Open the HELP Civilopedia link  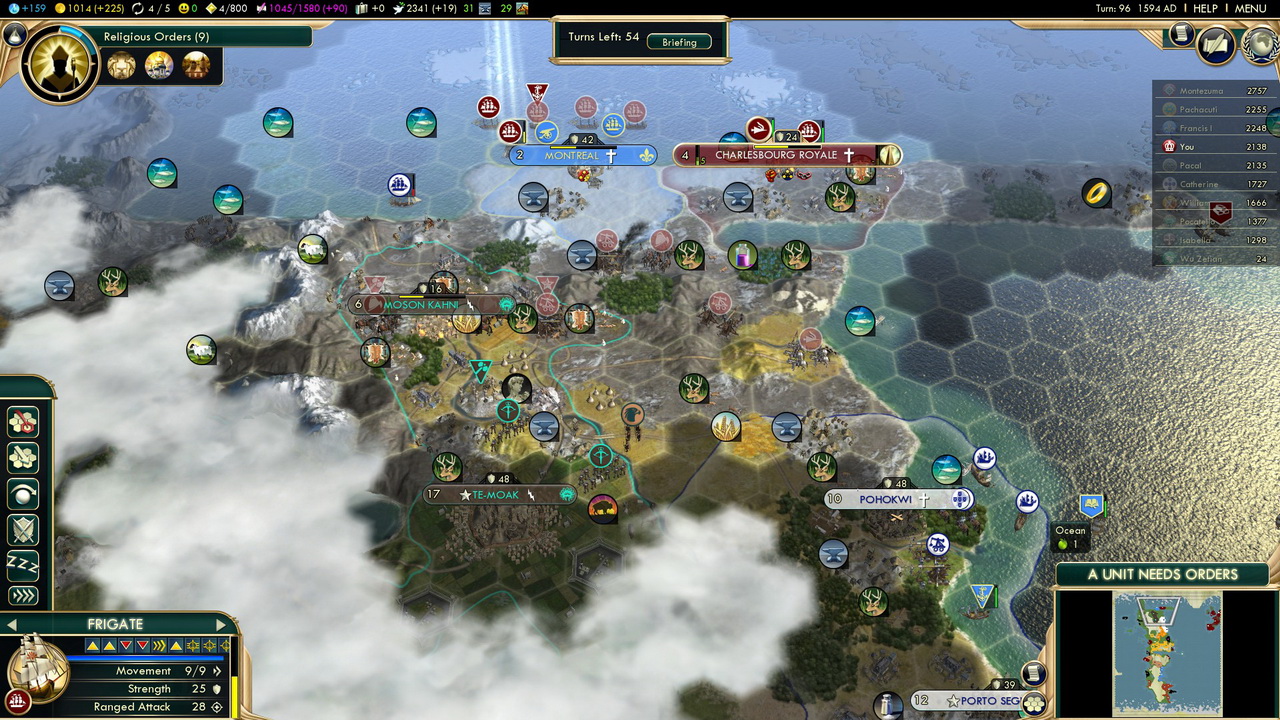coord(1205,8)
